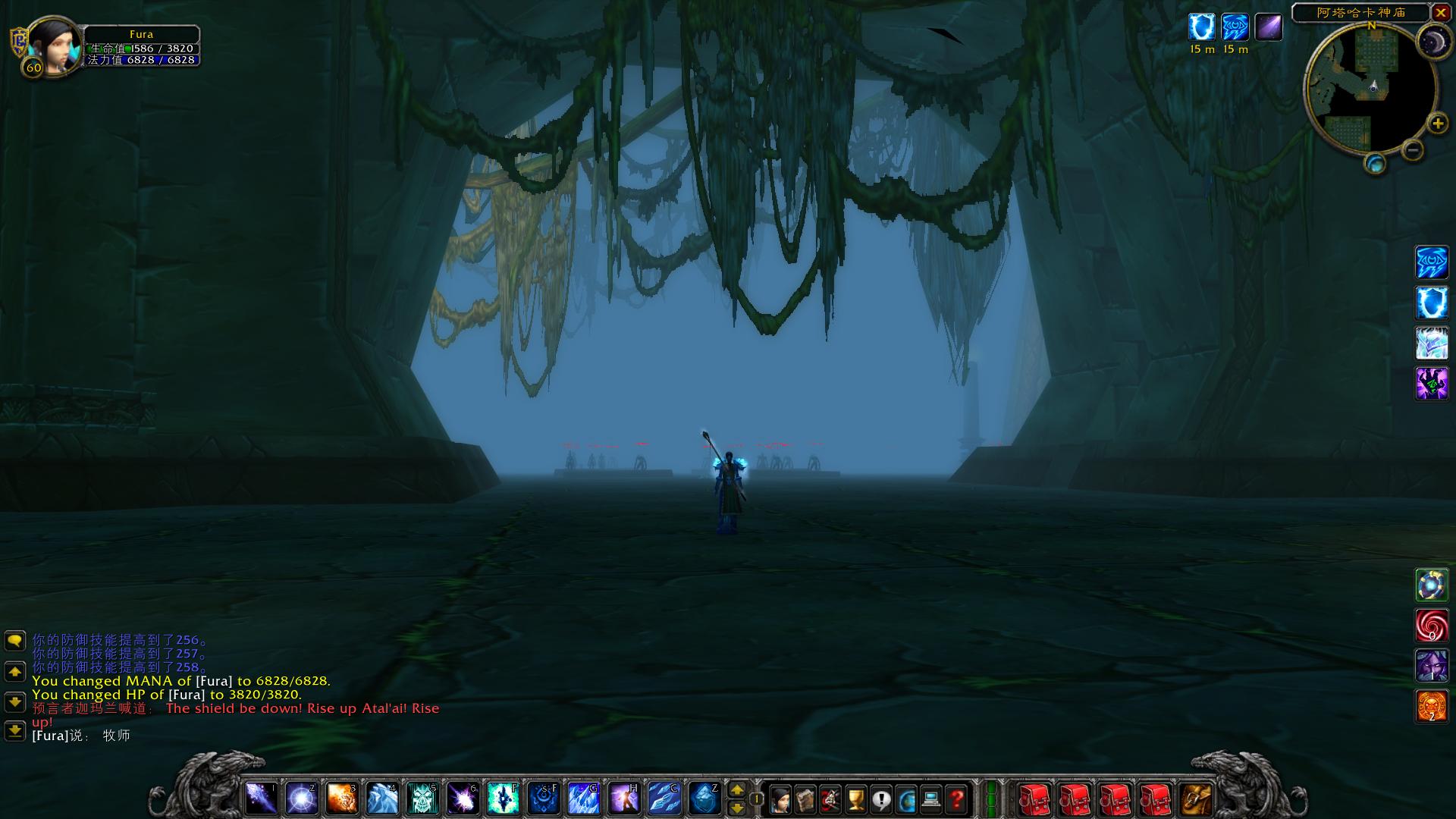Open the spellbook micro button

[805, 799]
